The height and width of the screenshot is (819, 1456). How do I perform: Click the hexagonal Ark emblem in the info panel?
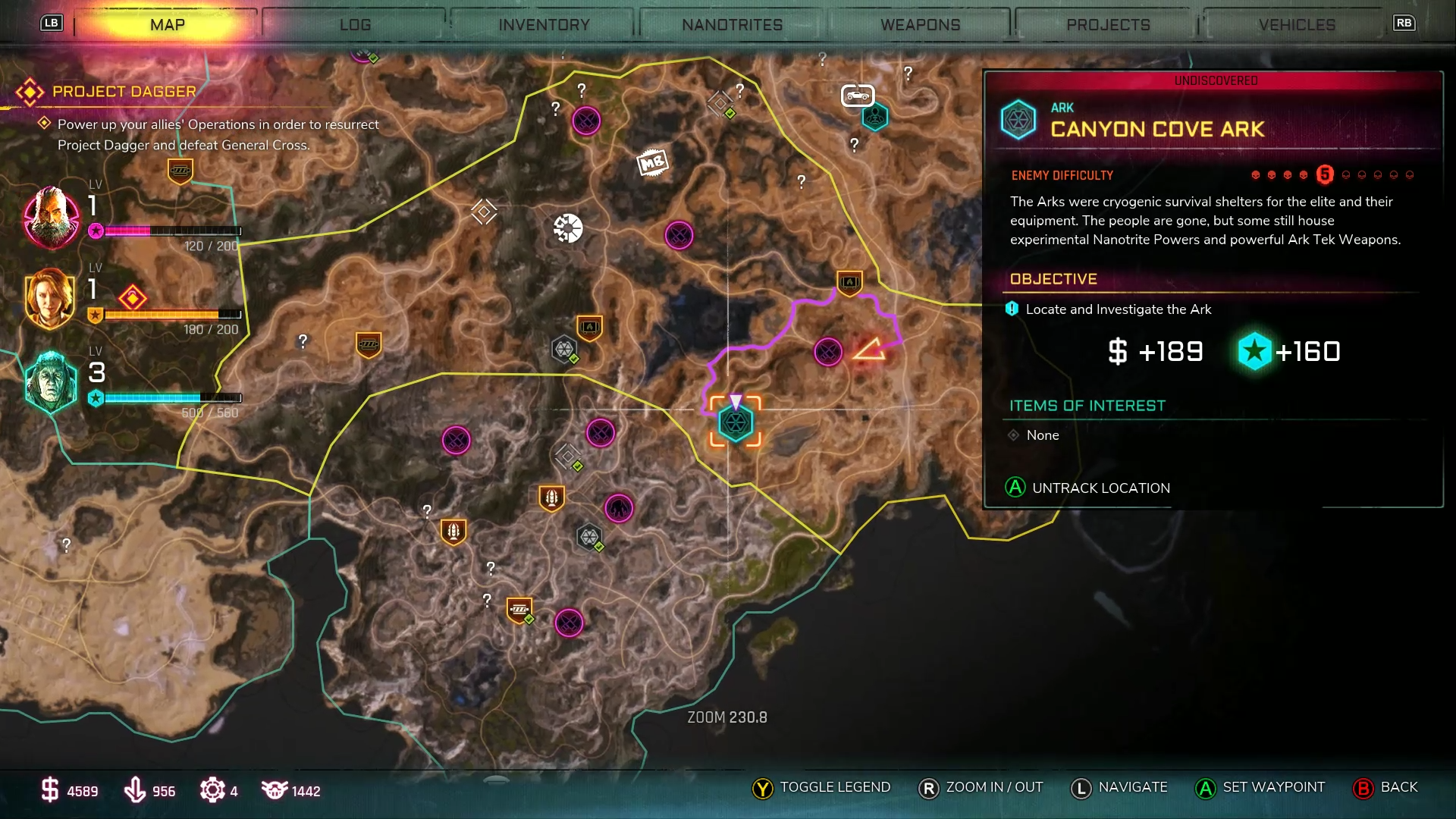(1018, 119)
